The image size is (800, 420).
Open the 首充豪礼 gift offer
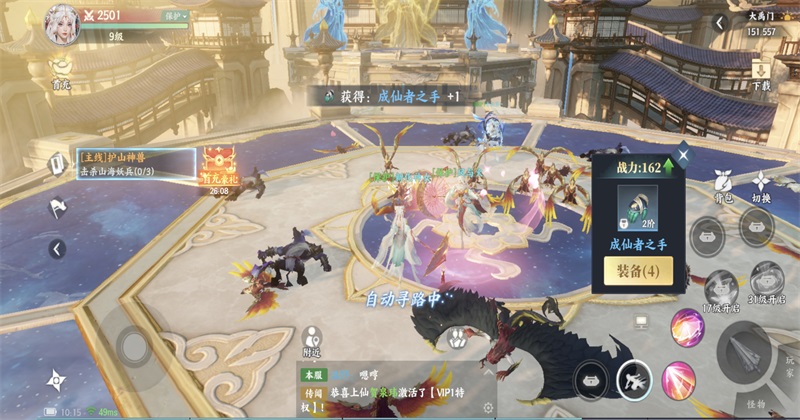pos(217,167)
